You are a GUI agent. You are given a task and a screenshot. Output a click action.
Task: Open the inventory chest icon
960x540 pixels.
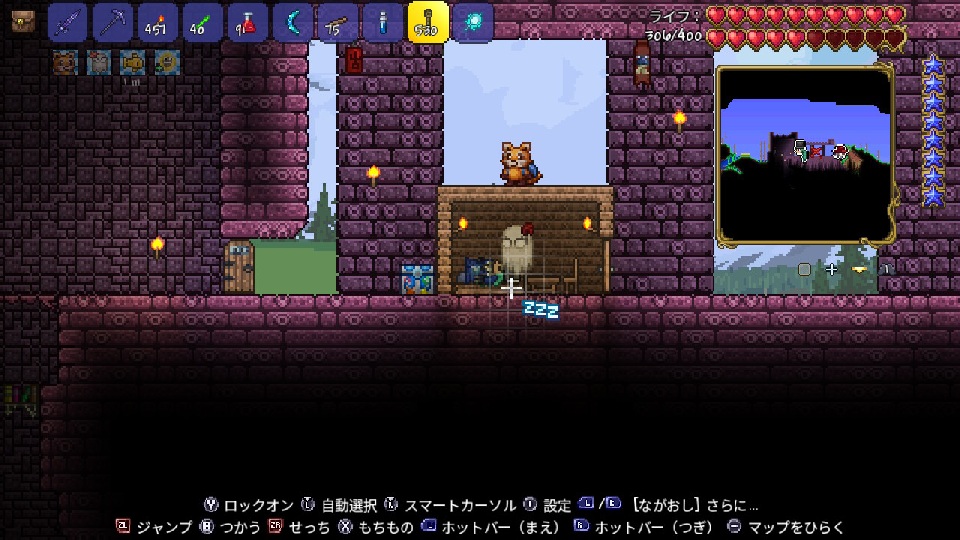[23, 22]
